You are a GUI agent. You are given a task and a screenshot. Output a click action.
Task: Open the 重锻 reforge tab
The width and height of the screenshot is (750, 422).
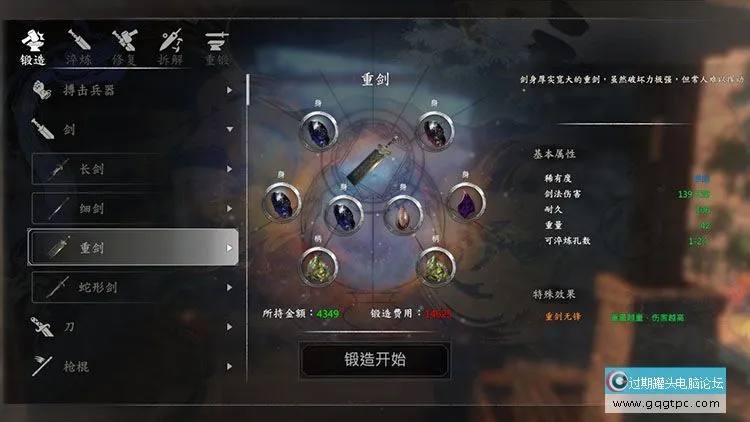216,47
